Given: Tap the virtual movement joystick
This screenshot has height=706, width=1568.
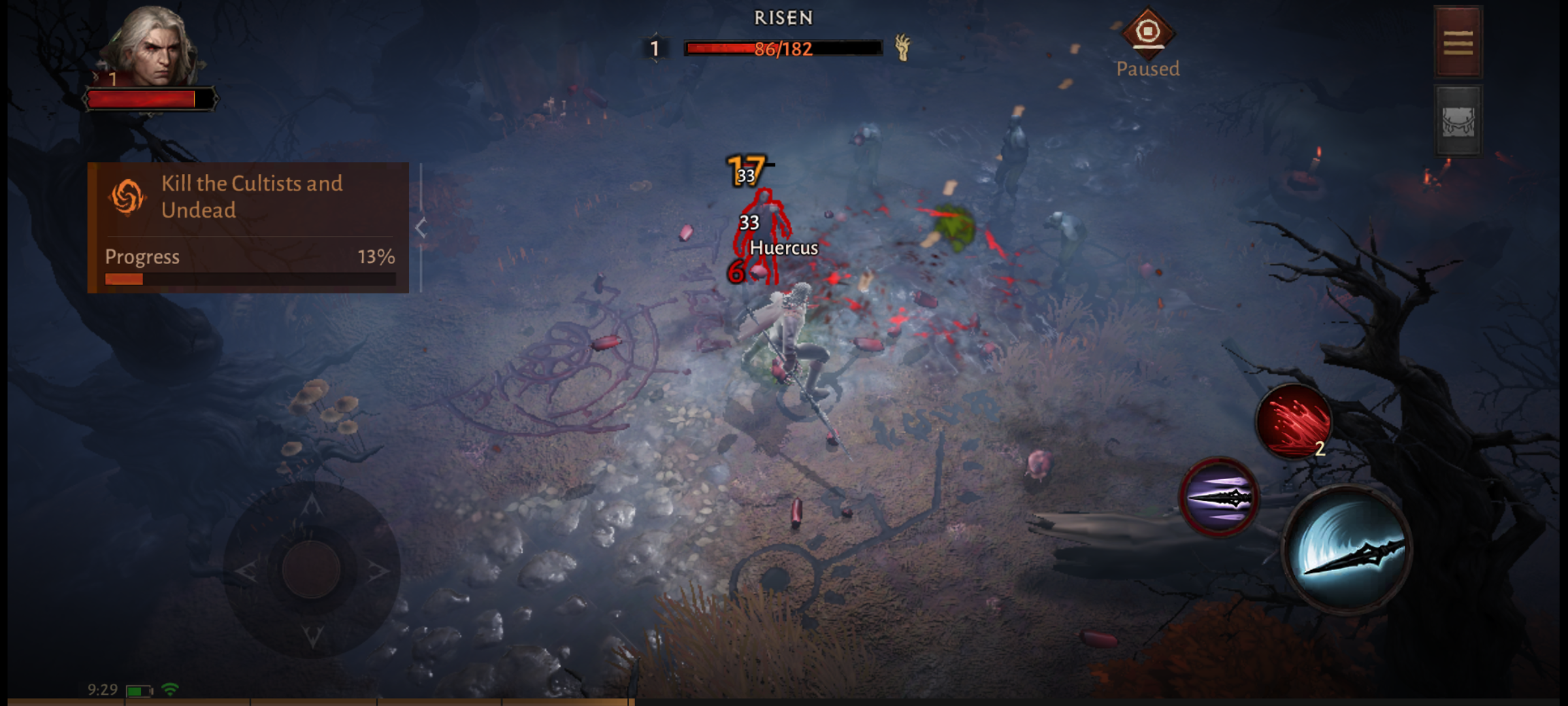Looking at the screenshot, I should pyautogui.click(x=312, y=570).
